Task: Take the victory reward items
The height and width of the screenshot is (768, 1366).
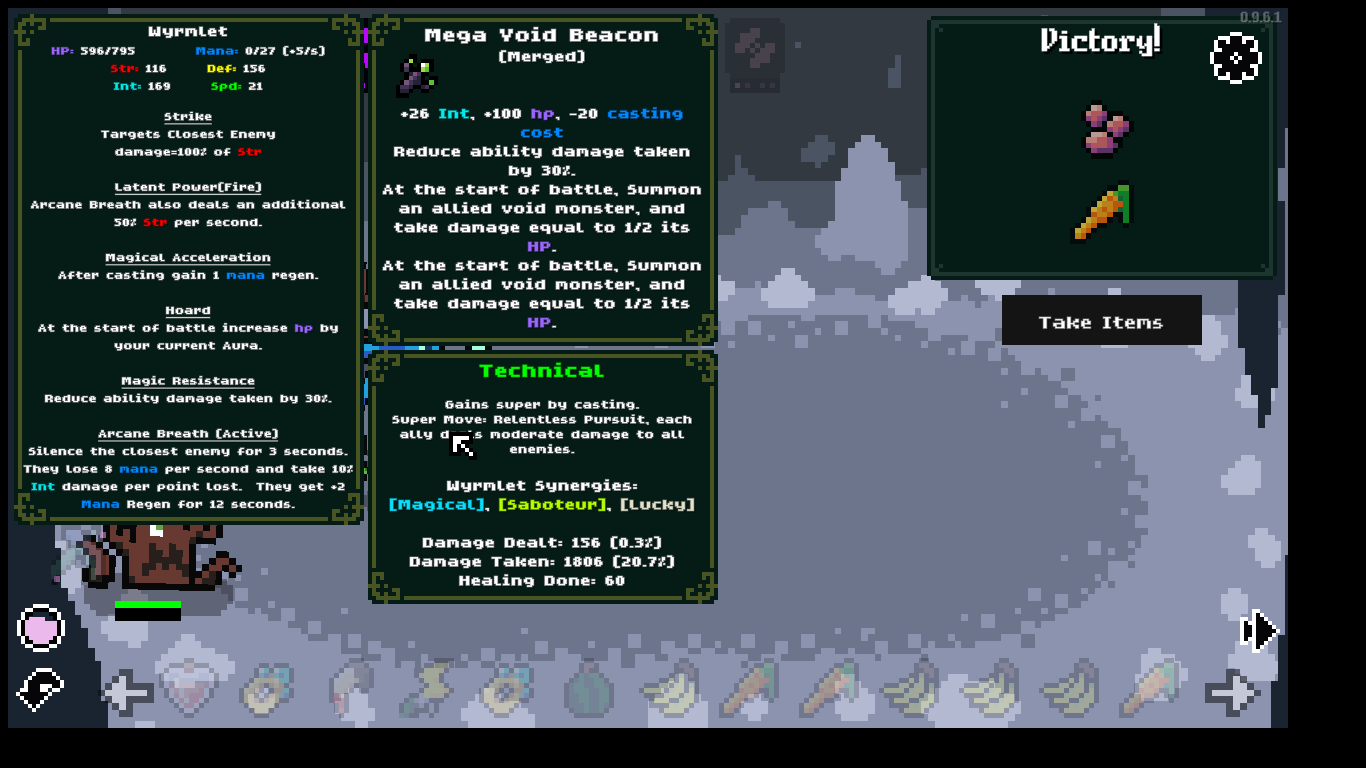Action: click(1101, 321)
